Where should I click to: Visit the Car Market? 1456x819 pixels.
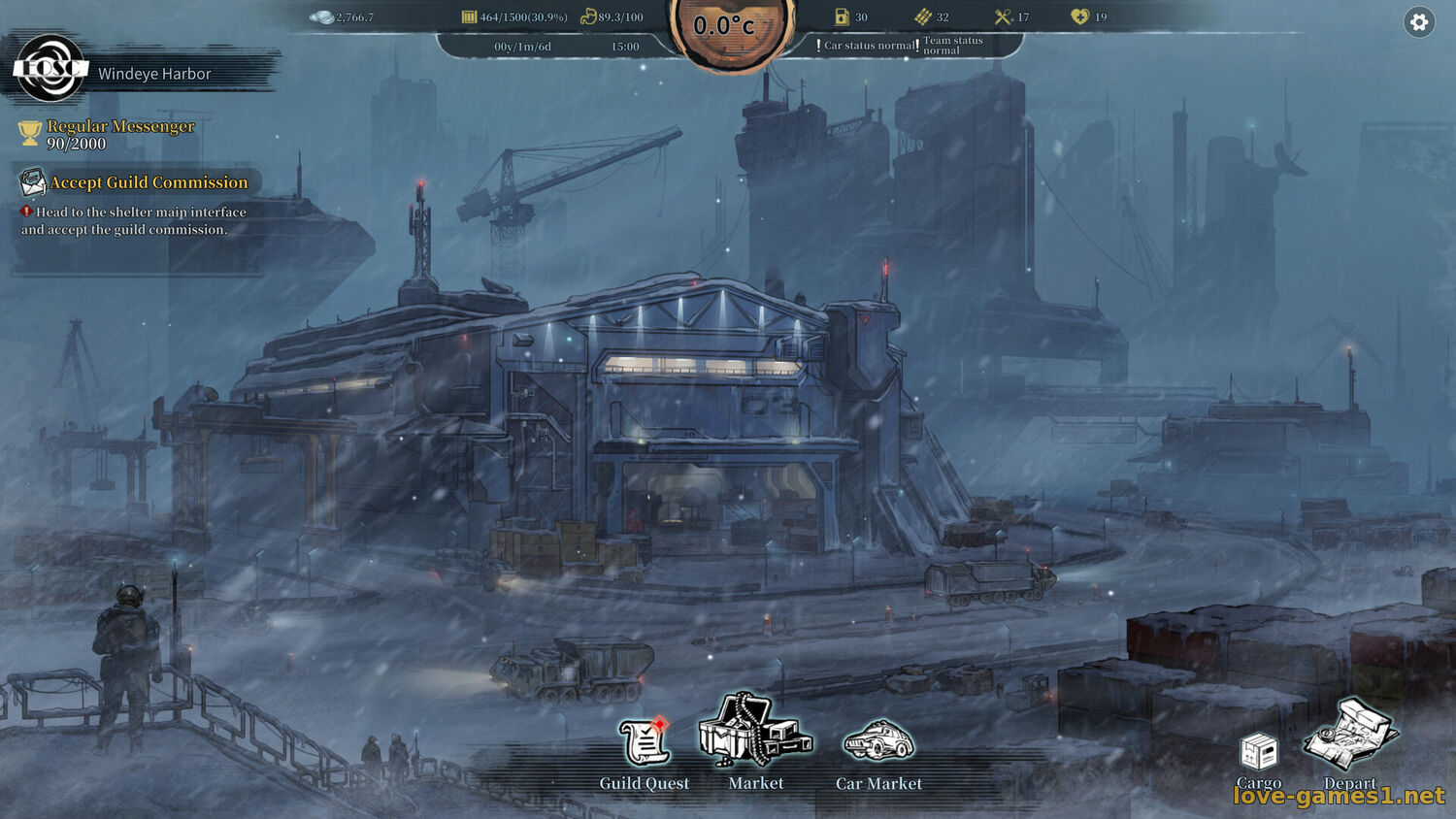[878, 743]
